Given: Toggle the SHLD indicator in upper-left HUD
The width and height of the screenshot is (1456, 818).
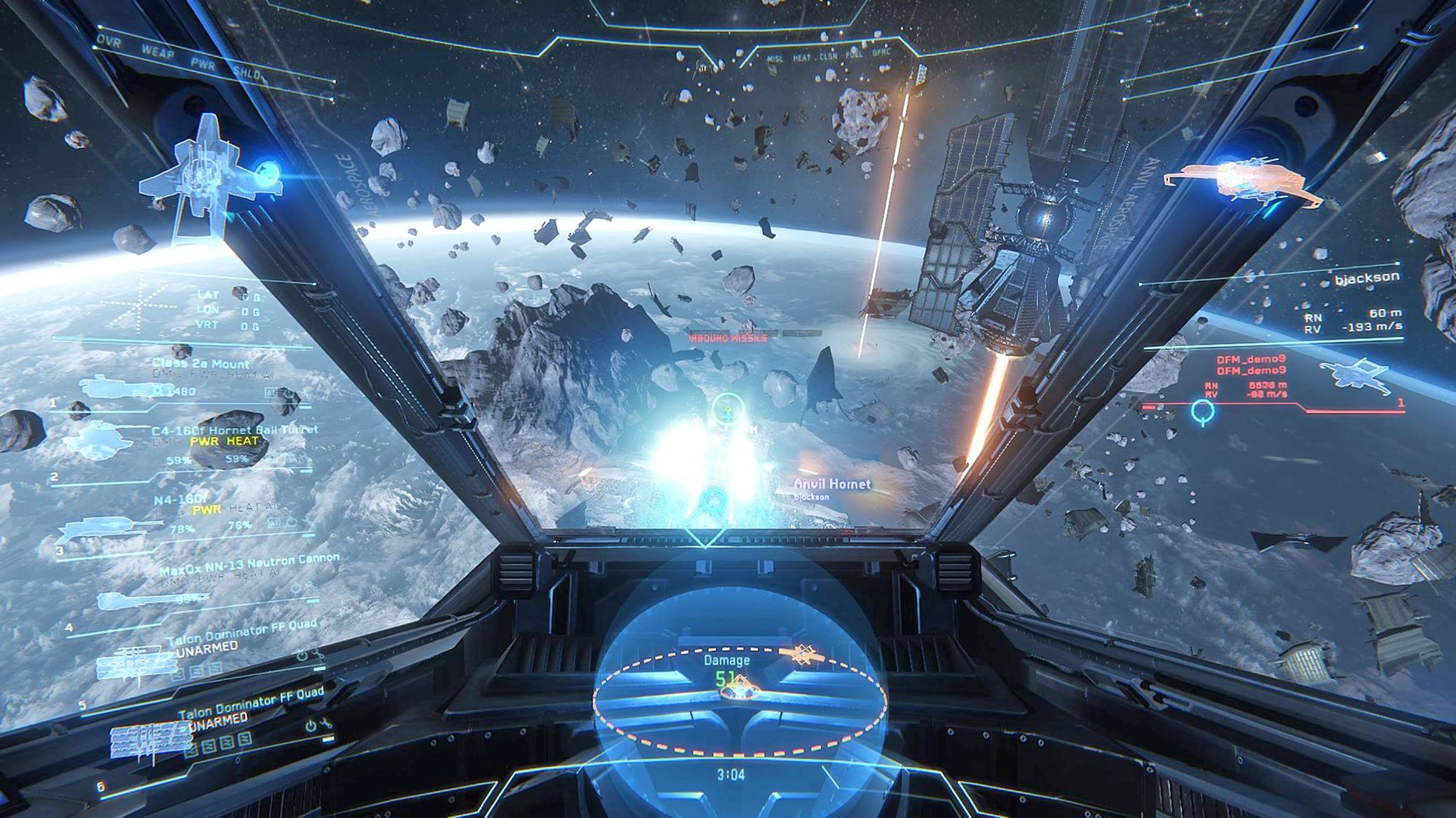Looking at the screenshot, I should (x=247, y=73).
